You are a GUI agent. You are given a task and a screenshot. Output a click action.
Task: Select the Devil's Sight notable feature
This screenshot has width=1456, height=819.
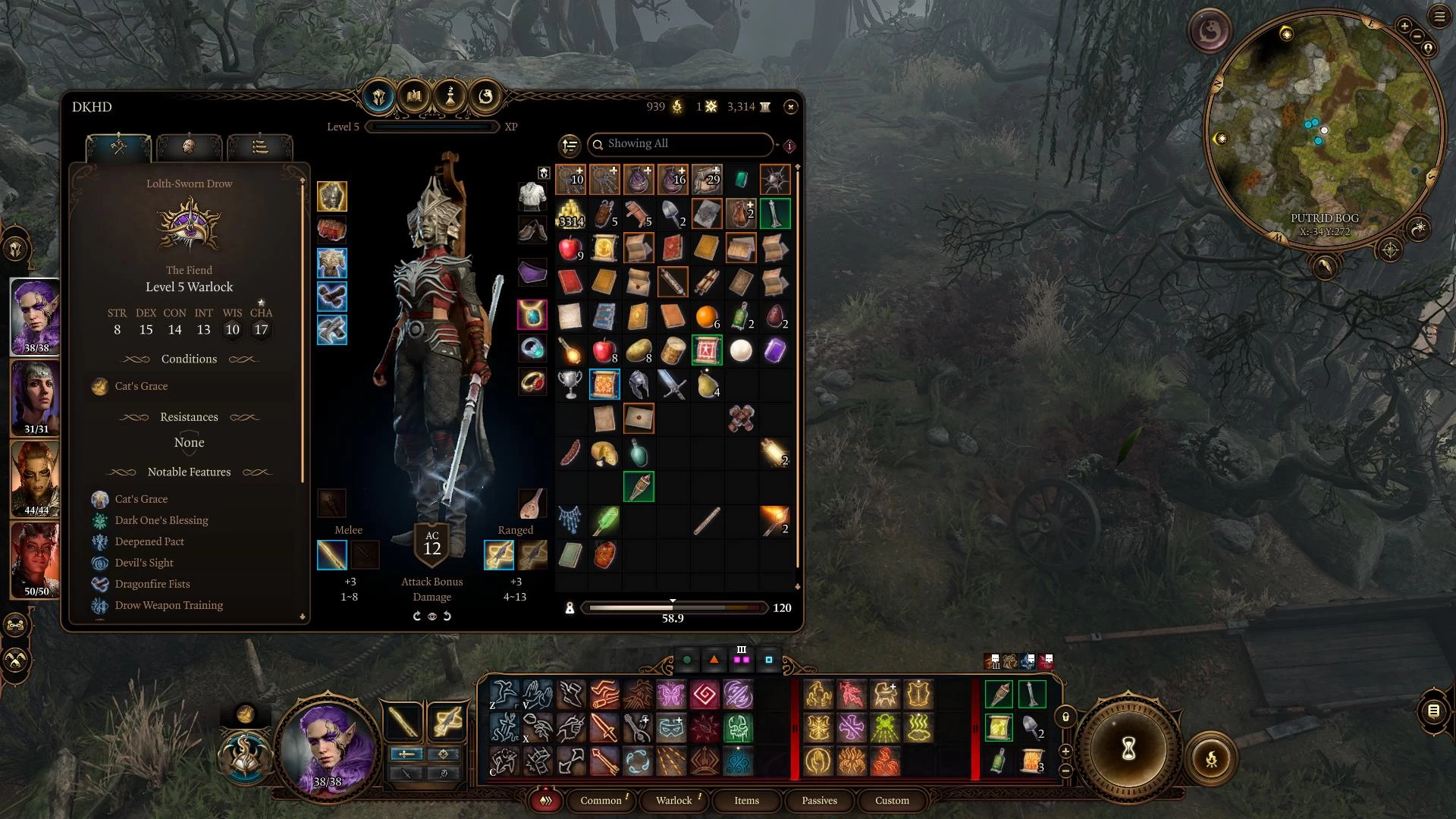pyautogui.click(x=144, y=563)
